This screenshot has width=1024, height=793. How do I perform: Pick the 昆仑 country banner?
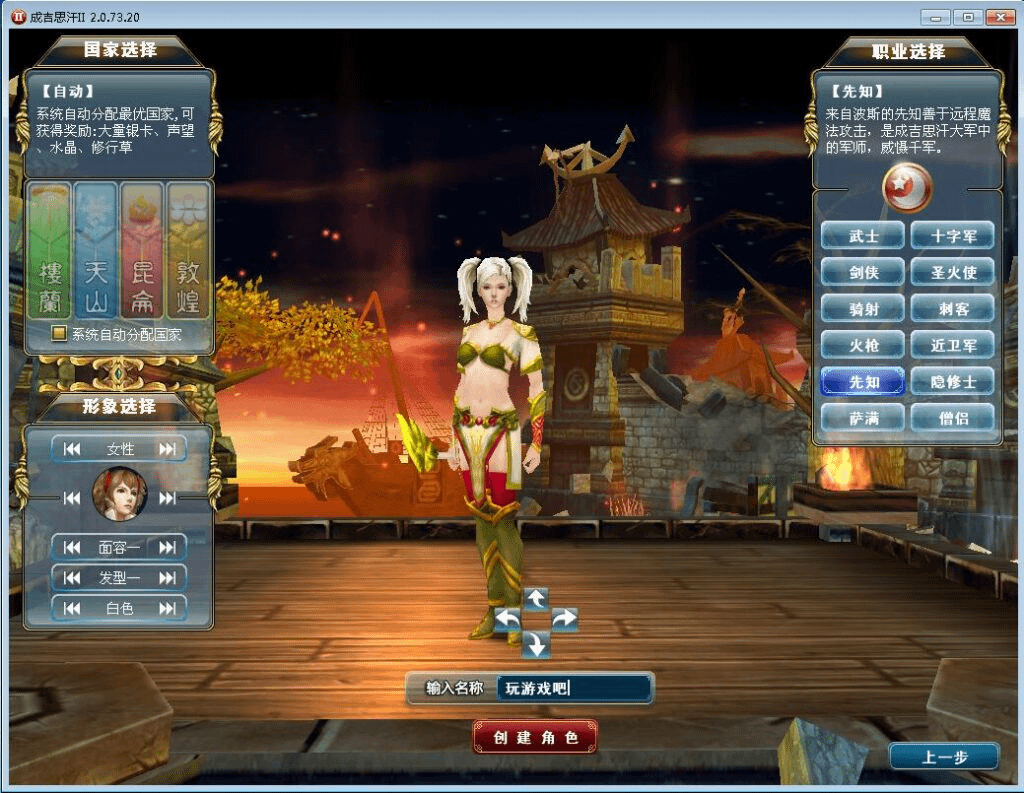(142, 250)
